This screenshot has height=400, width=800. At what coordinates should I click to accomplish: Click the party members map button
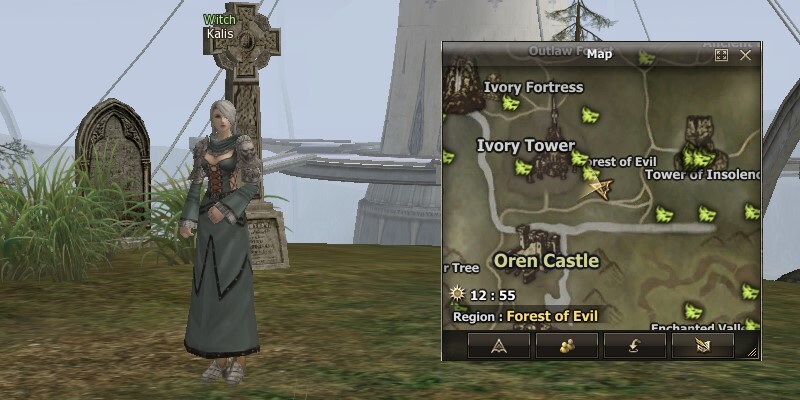coord(566,346)
